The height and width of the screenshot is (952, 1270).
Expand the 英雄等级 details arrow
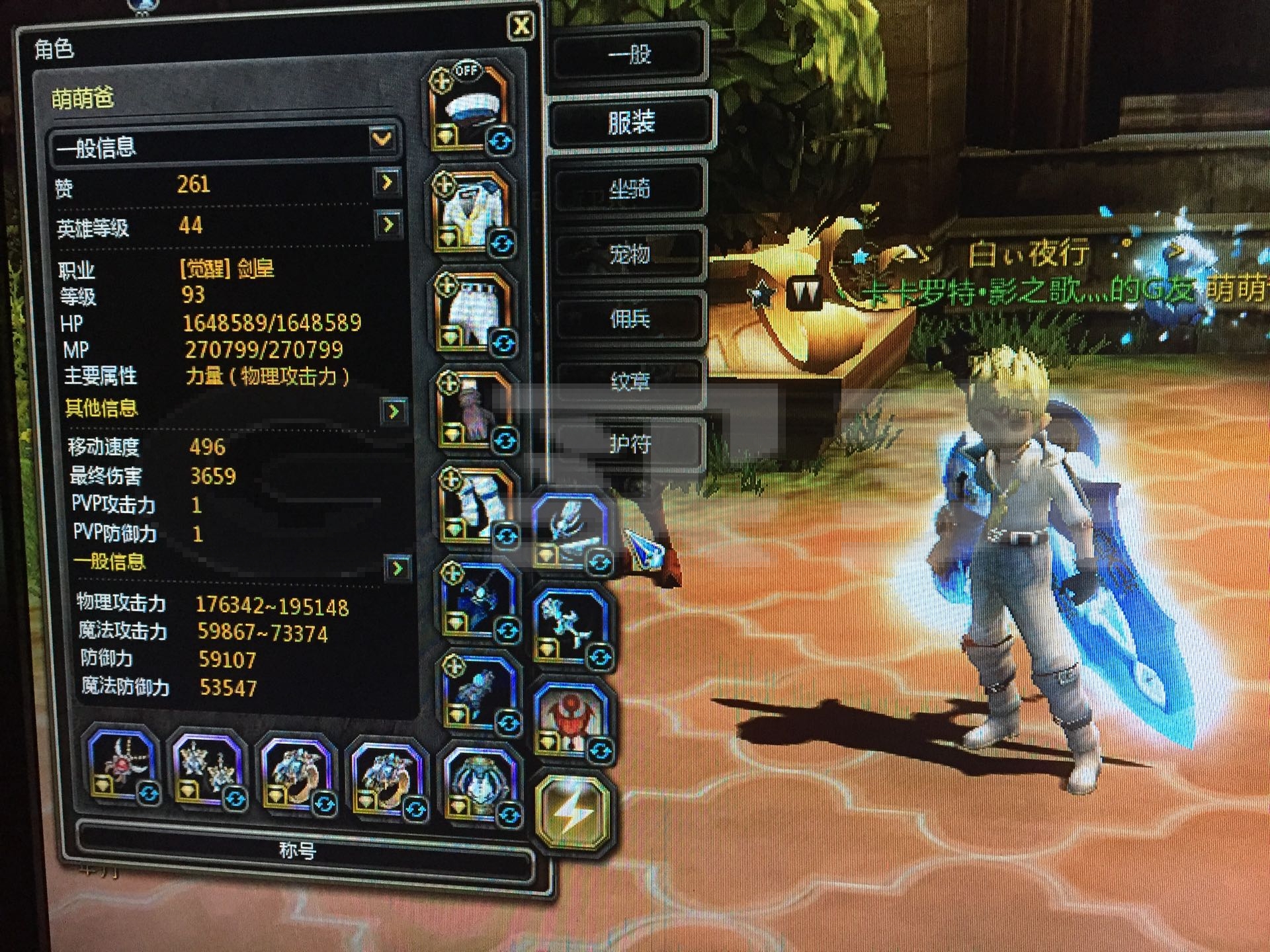pyautogui.click(x=388, y=225)
